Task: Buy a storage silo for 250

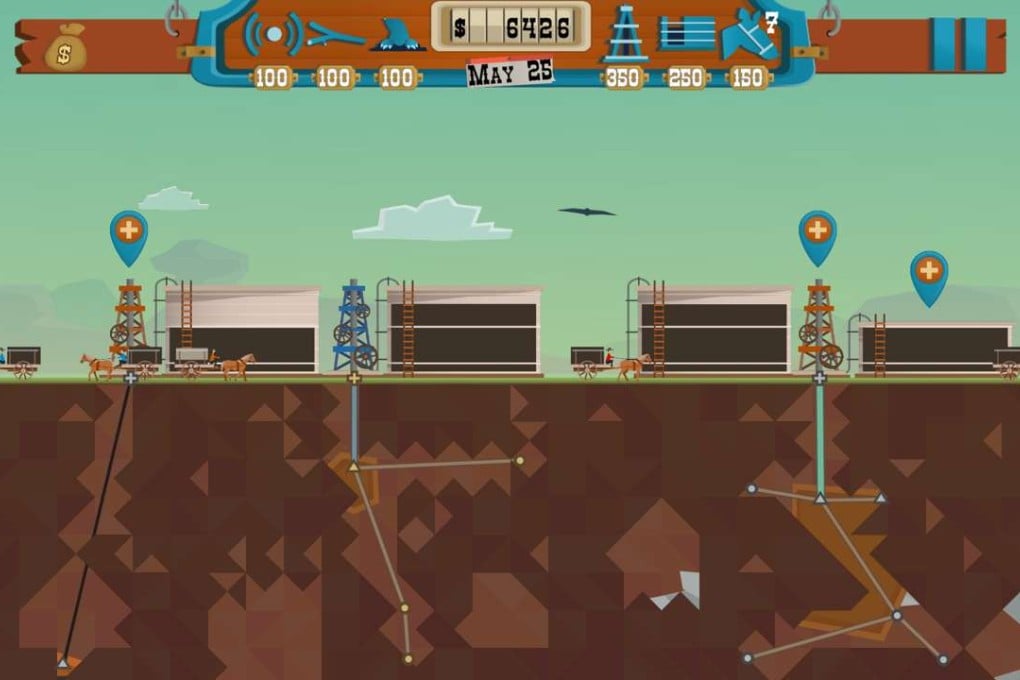Action: [x=686, y=33]
